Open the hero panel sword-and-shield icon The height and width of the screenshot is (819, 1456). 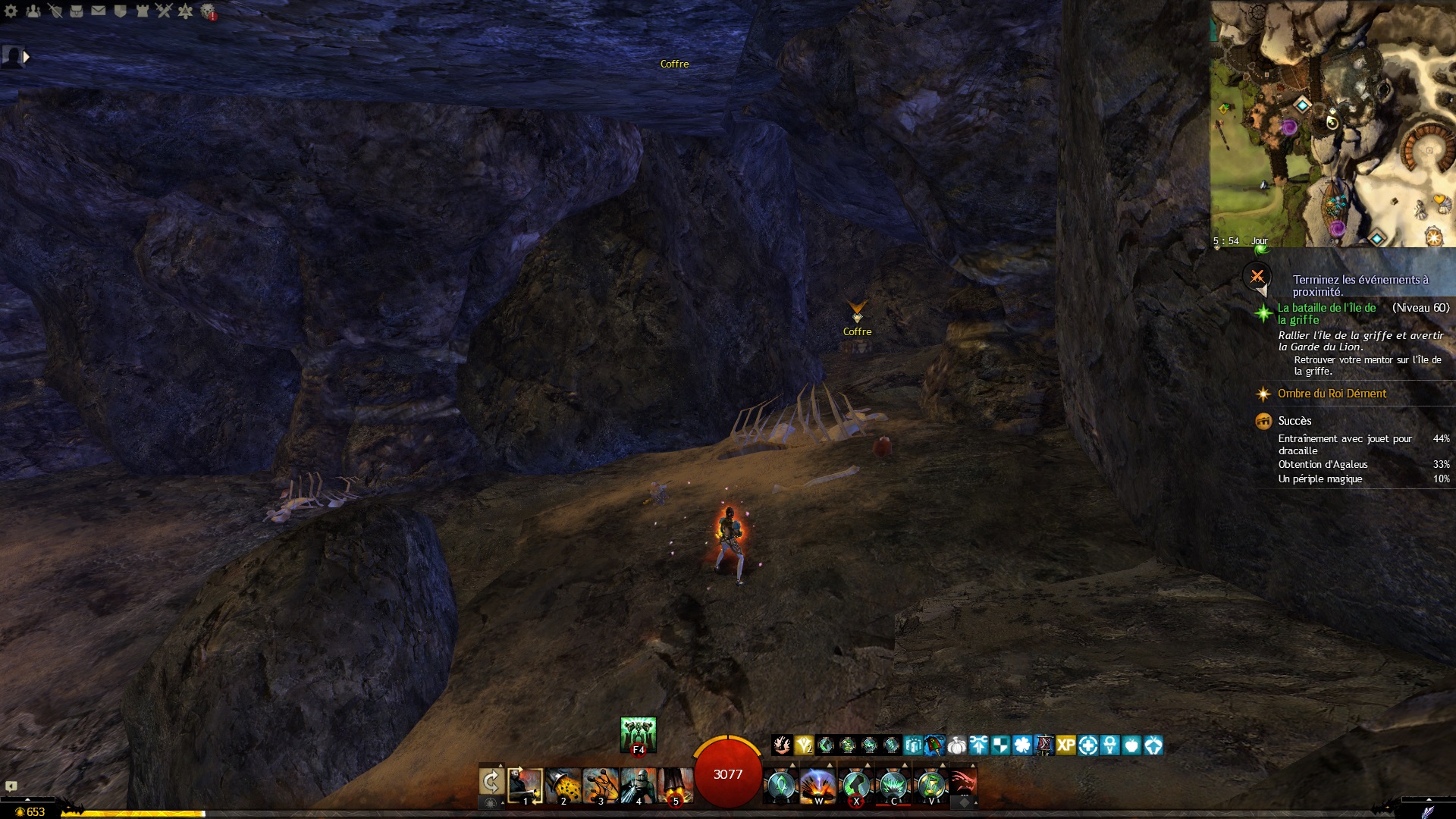55,11
